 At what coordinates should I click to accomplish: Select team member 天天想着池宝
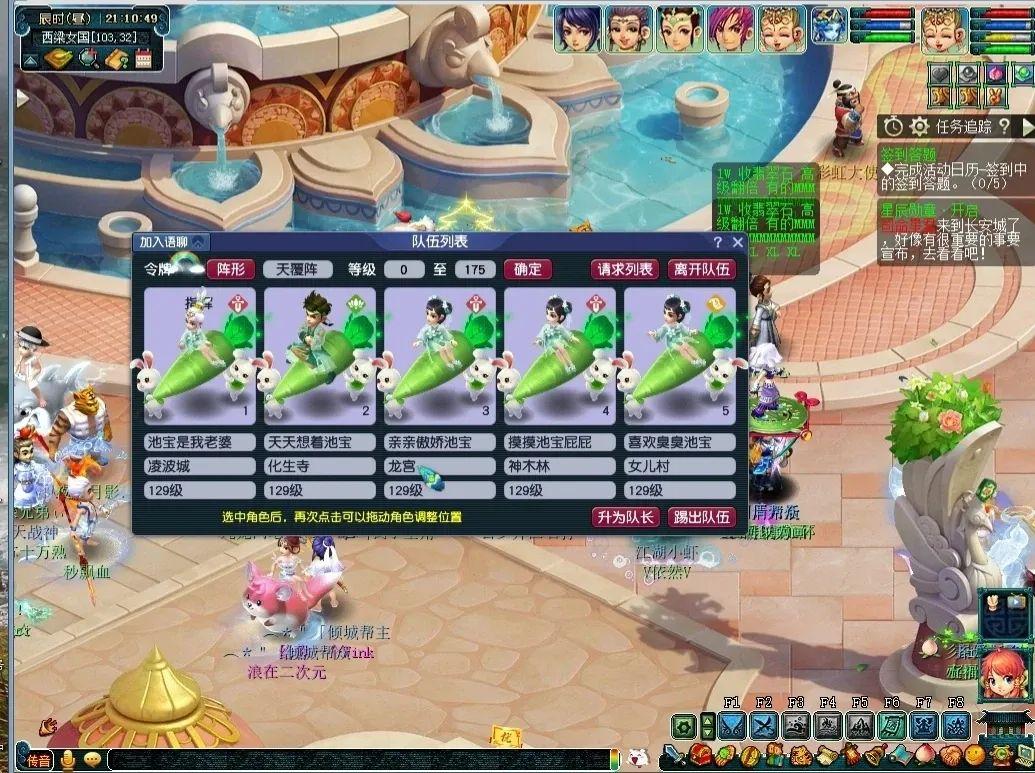[x=320, y=355]
